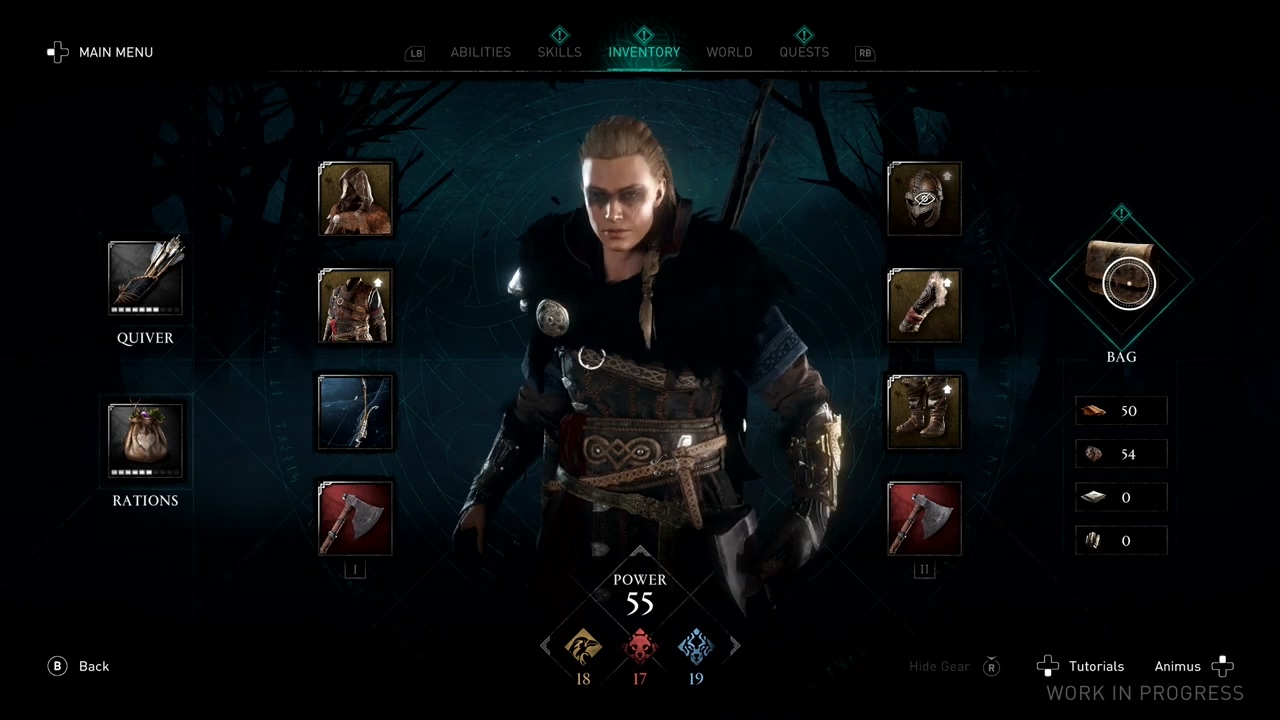This screenshot has width=1280, height=720.
Task: Select the Inventory tab
Action: 644,52
